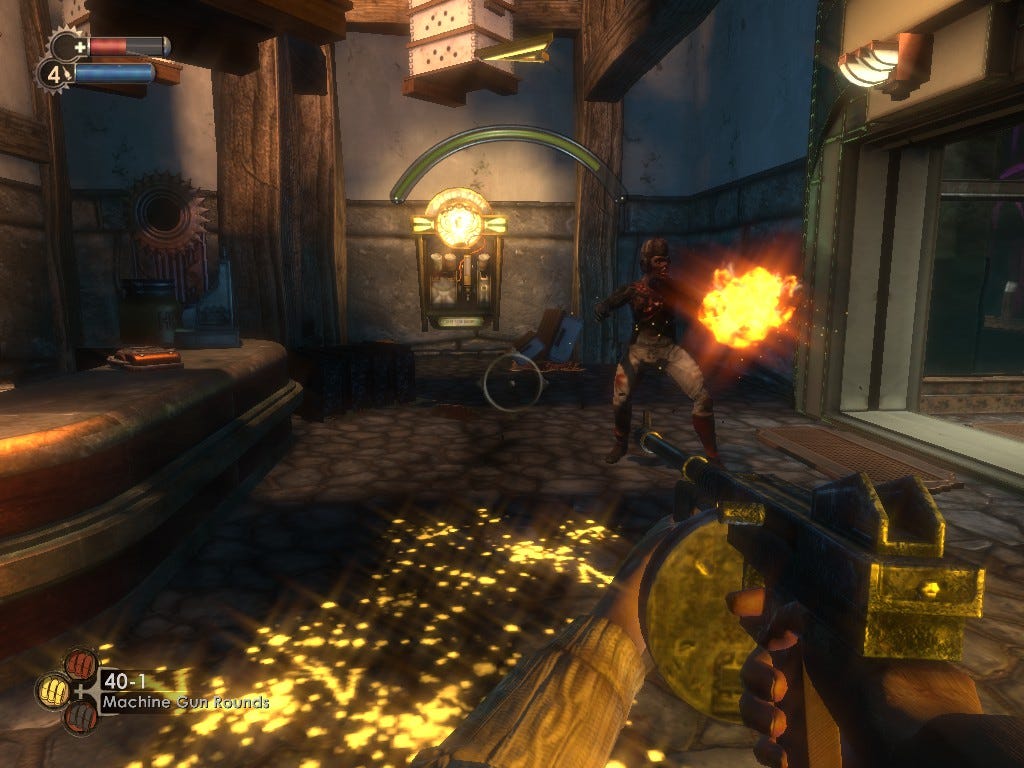
Task: Switch to the lower gray fist ammo icon
Action: pos(80,716)
